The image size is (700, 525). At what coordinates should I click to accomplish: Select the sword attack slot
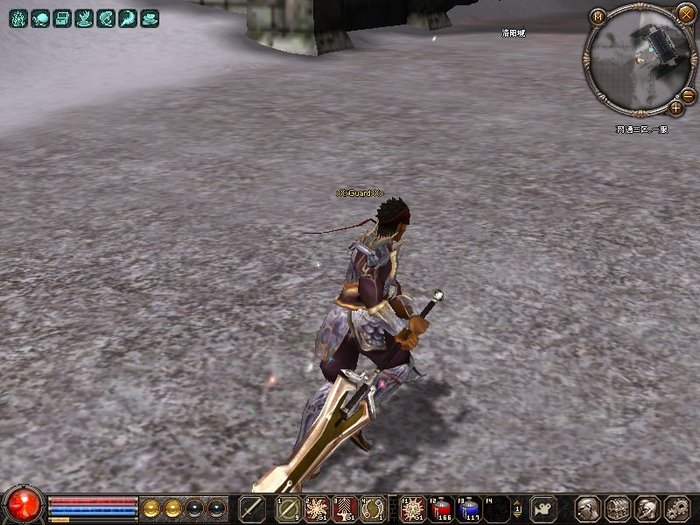pyautogui.click(x=254, y=508)
